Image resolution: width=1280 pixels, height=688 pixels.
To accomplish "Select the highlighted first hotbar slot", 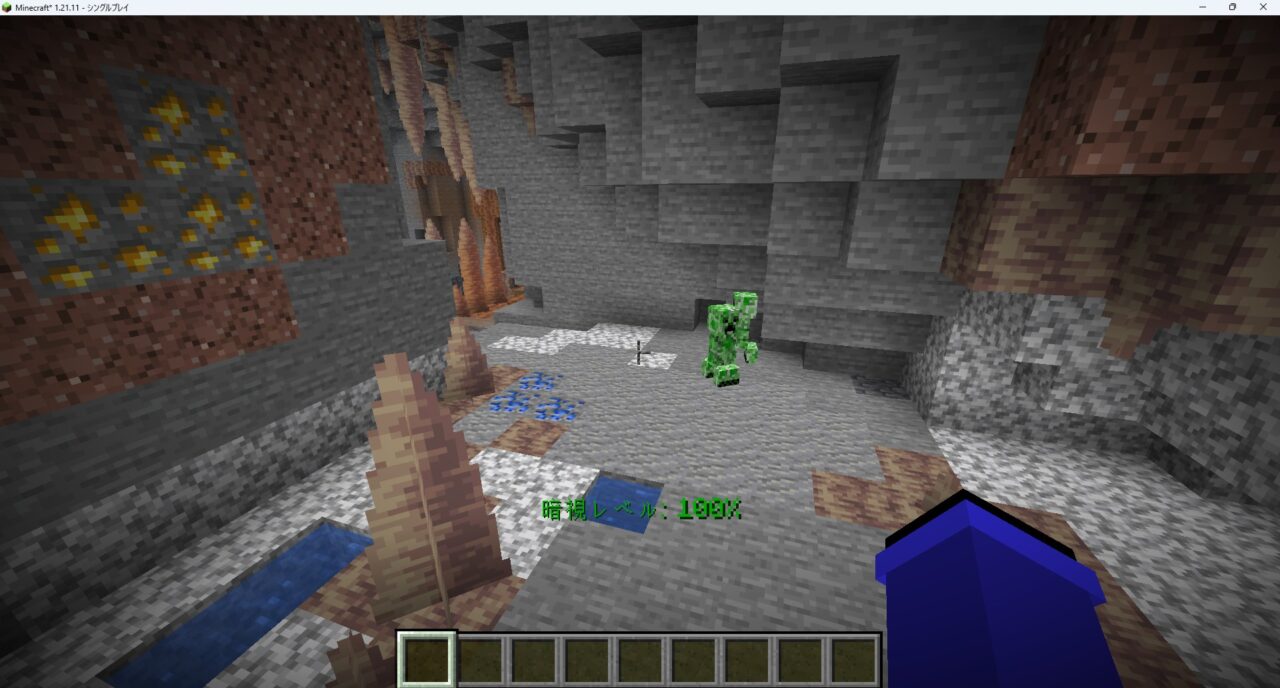I will (427, 660).
